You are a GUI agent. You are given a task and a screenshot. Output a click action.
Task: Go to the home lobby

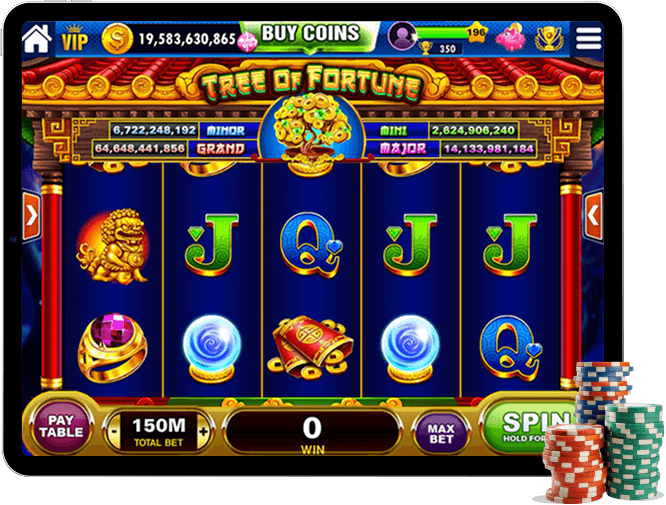click(36, 39)
